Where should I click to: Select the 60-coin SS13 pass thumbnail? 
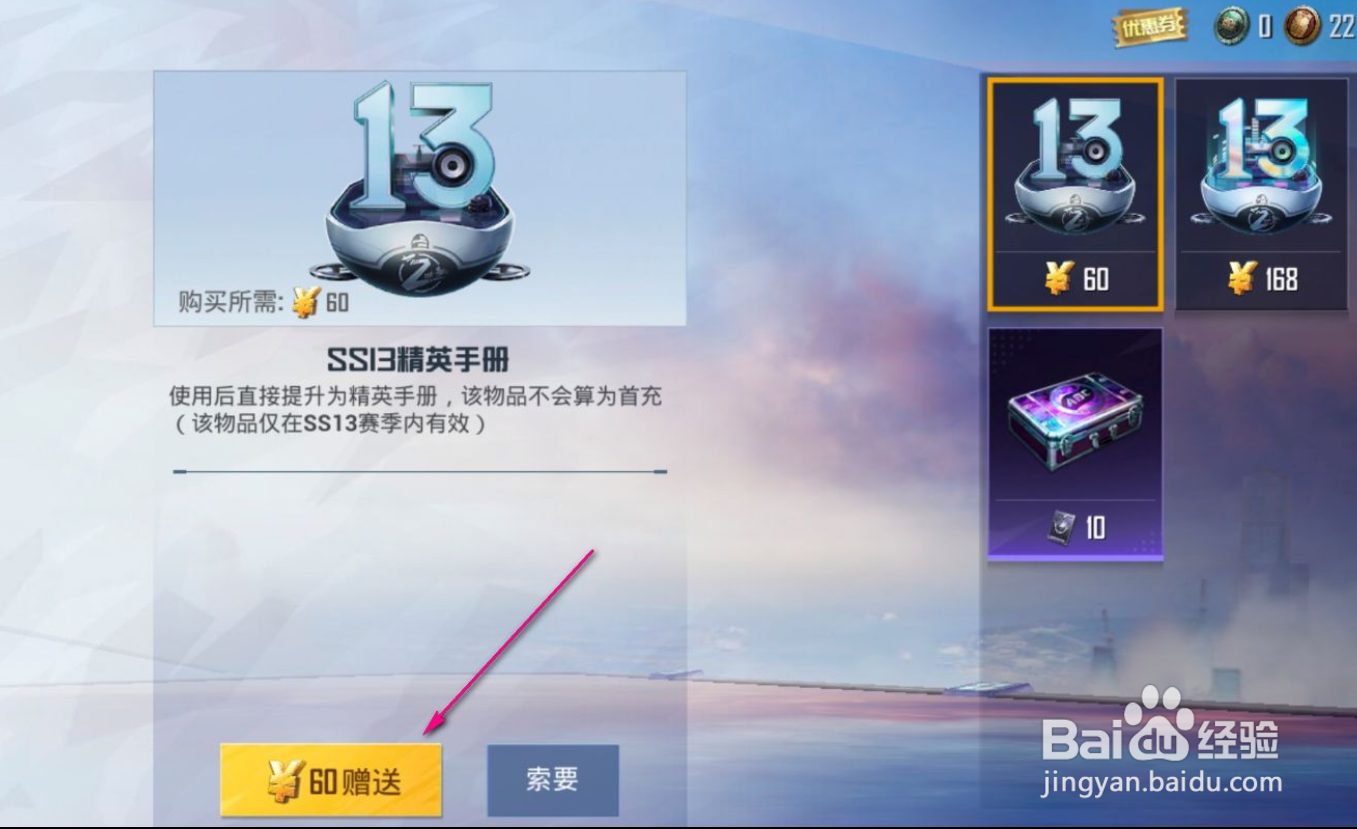(x=1074, y=190)
